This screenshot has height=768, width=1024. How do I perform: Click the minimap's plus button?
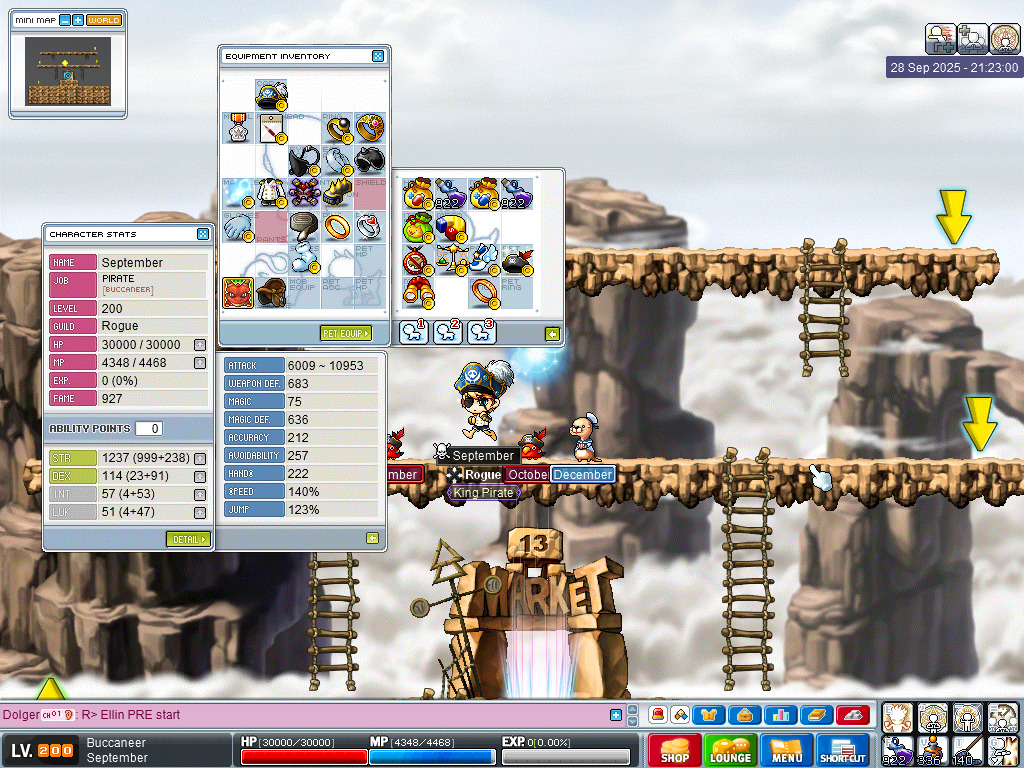point(78,20)
